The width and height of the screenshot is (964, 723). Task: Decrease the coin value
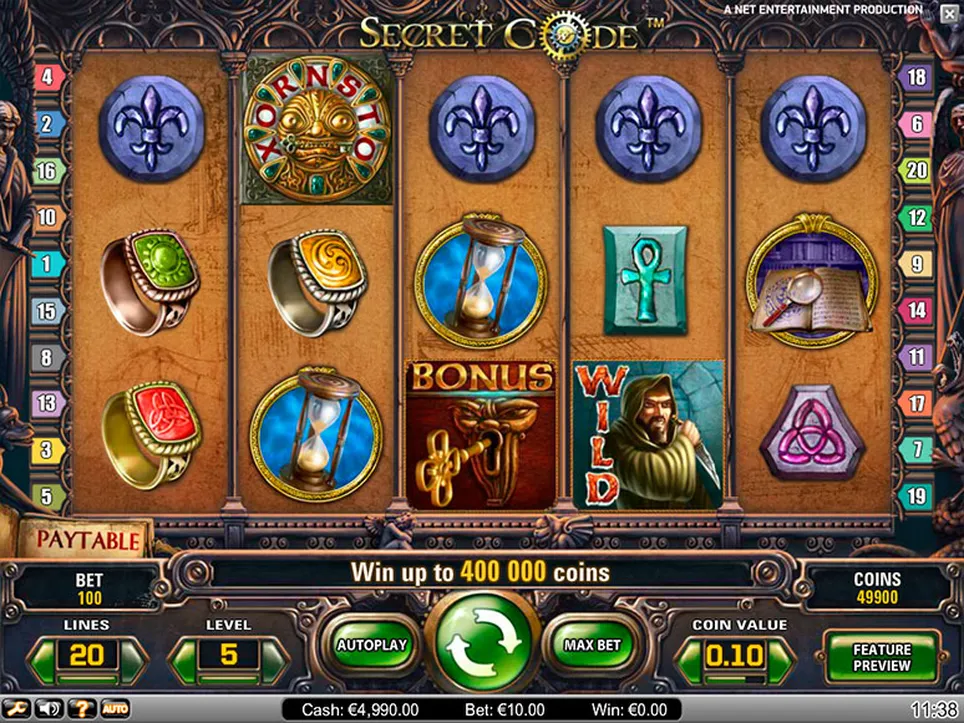coord(689,658)
